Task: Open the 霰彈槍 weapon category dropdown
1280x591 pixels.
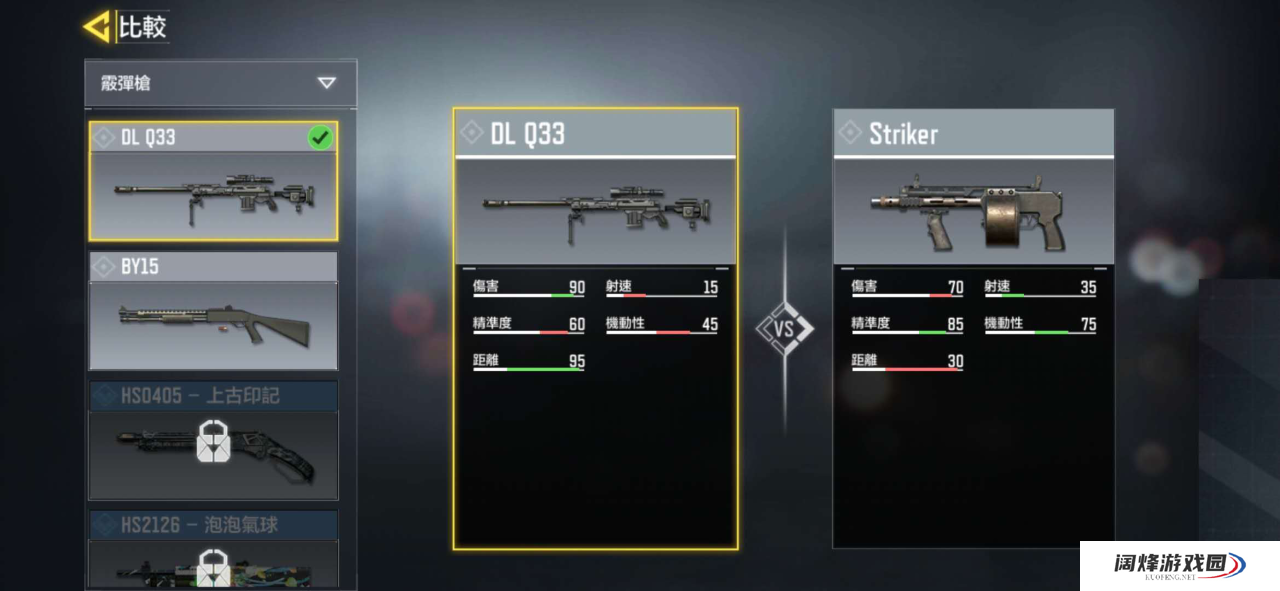Action: [x=220, y=83]
